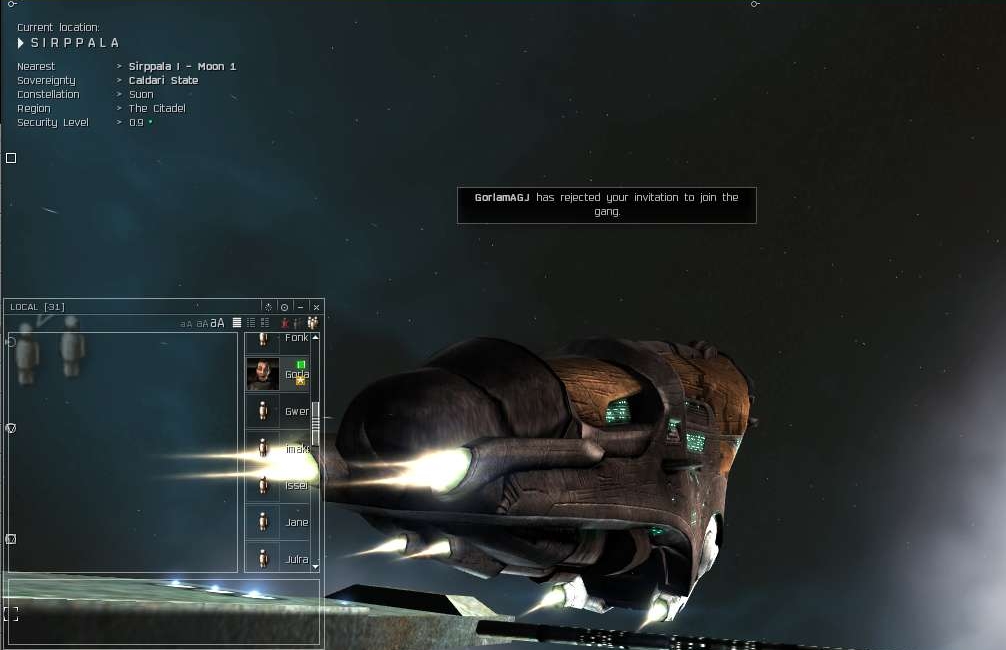Choose the smallest chat font size
1006x650 pixels.
pyautogui.click(x=185, y=324)
